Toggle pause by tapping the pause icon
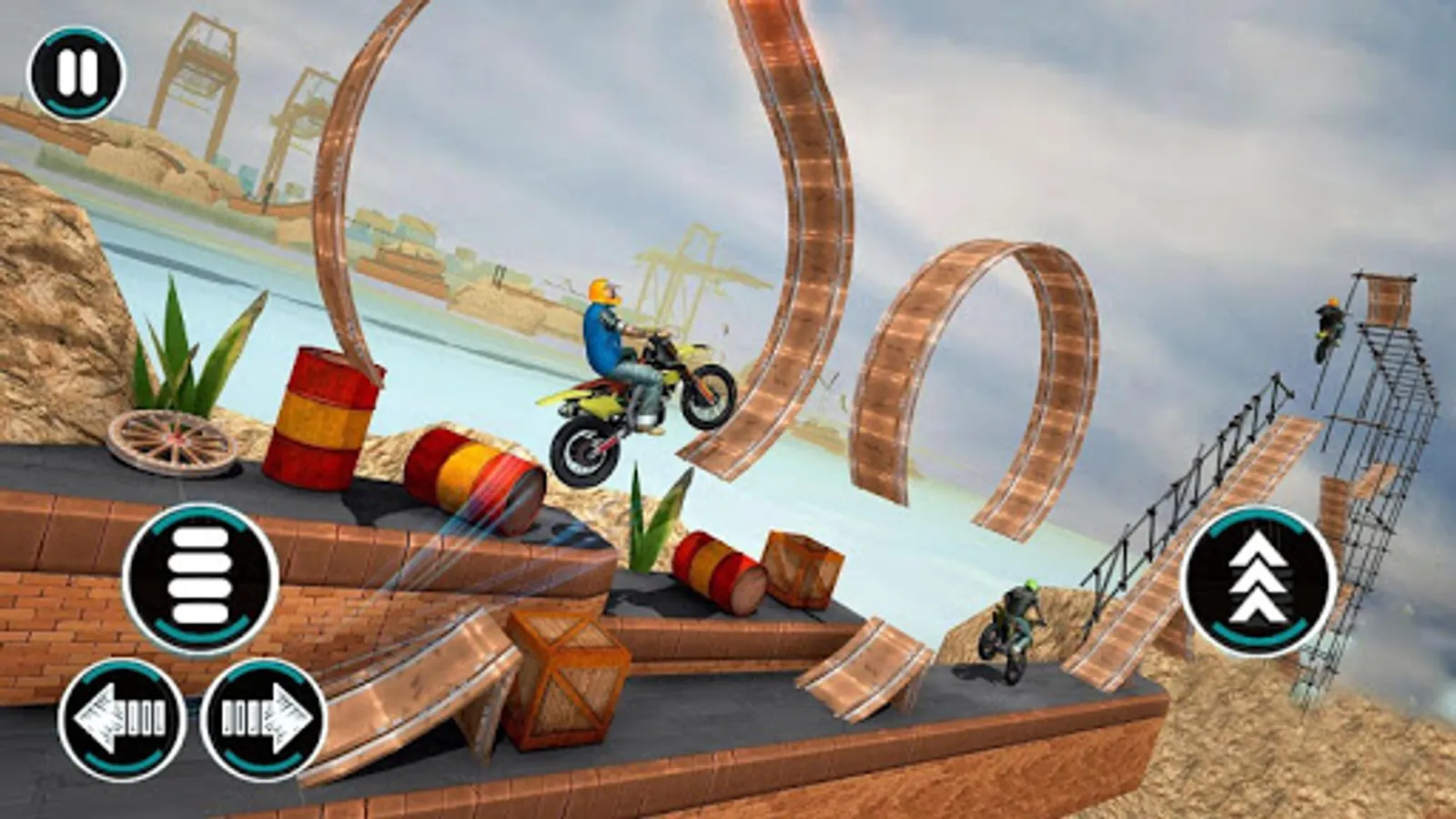1456x819 pixels. pos(77,75)
